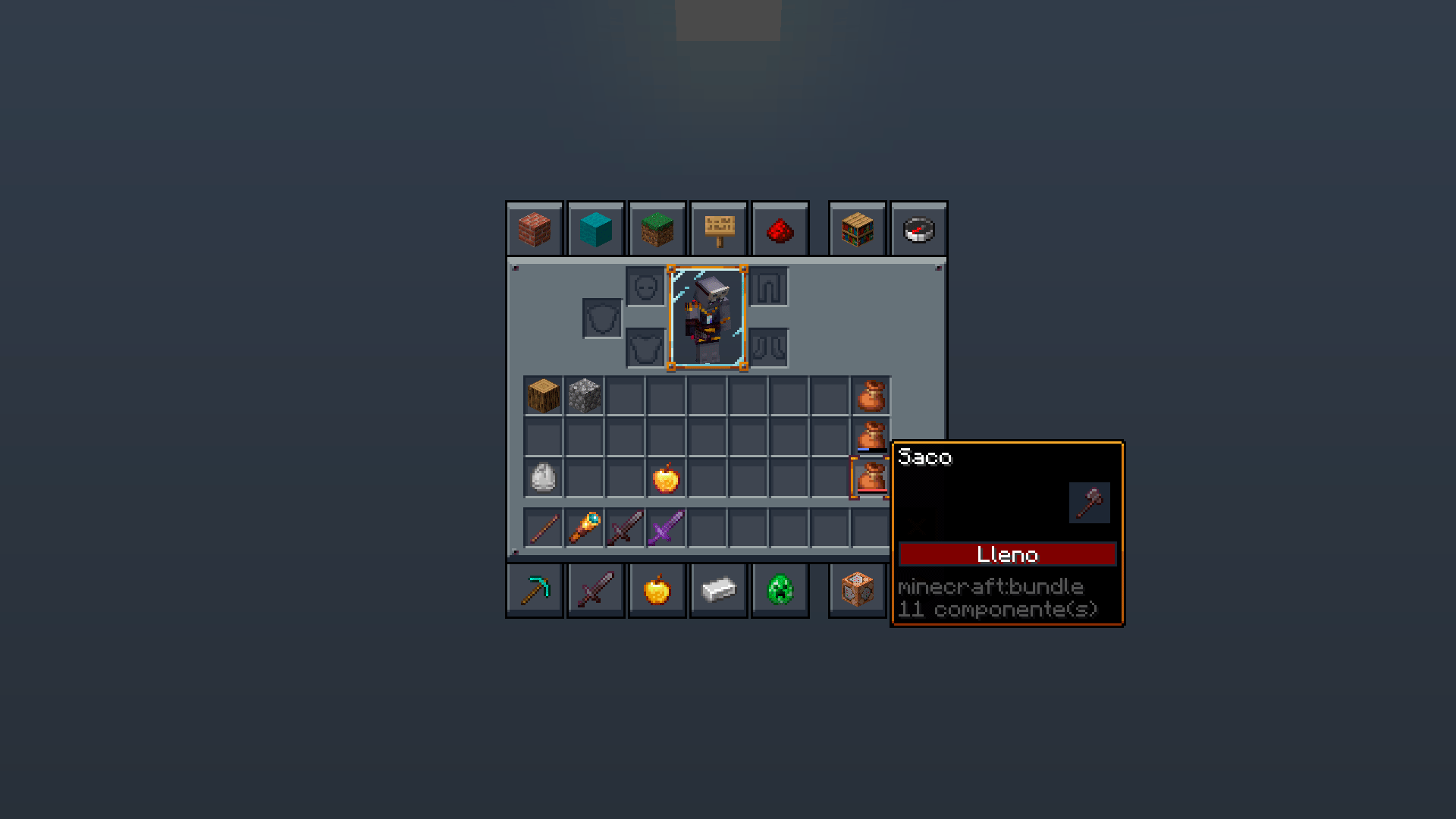Click the highlighted Saco bundle slot
Screen dimensions: 1456x819
871,476
